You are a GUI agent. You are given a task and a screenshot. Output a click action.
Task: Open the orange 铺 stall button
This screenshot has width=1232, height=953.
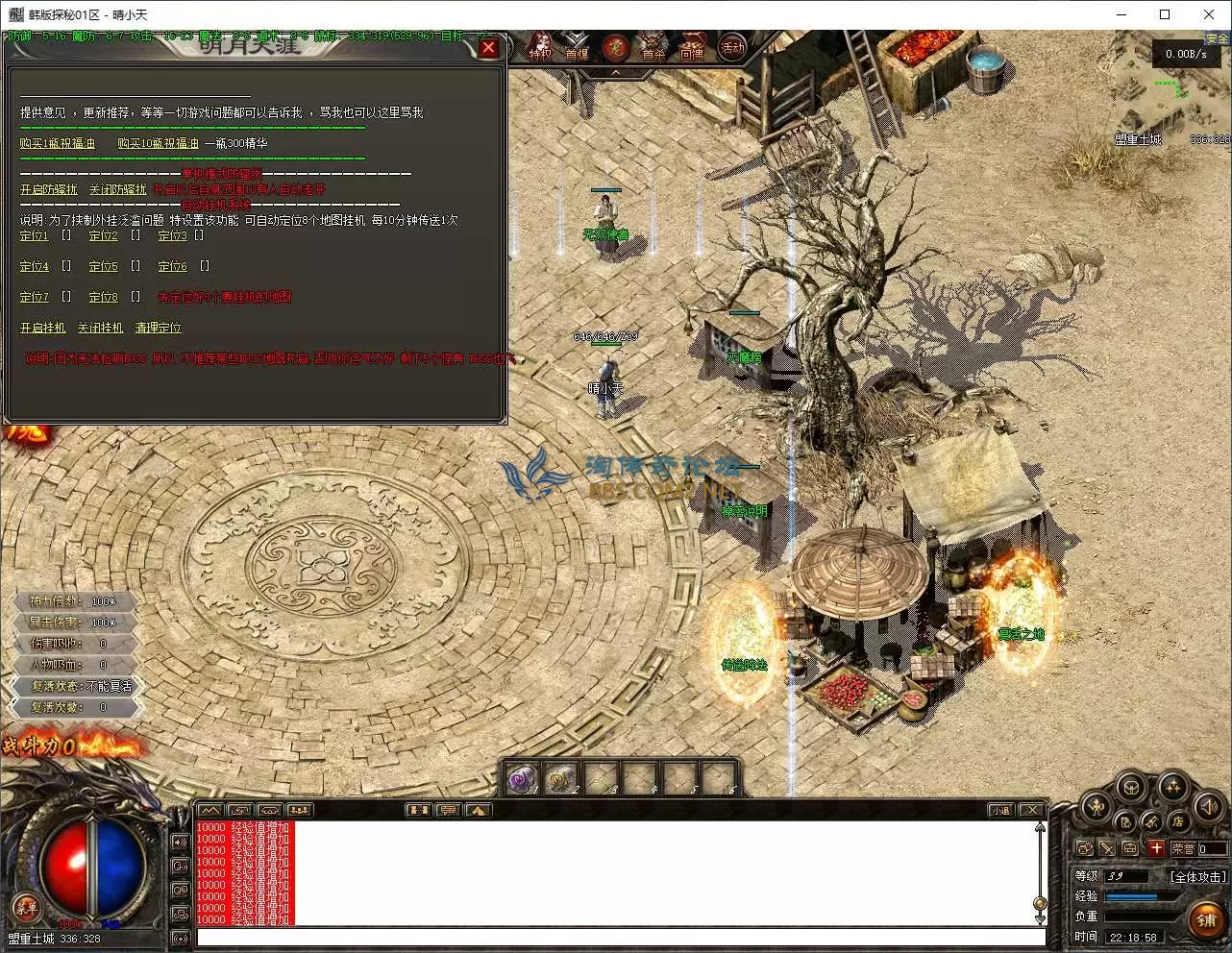pos(1207,920)
